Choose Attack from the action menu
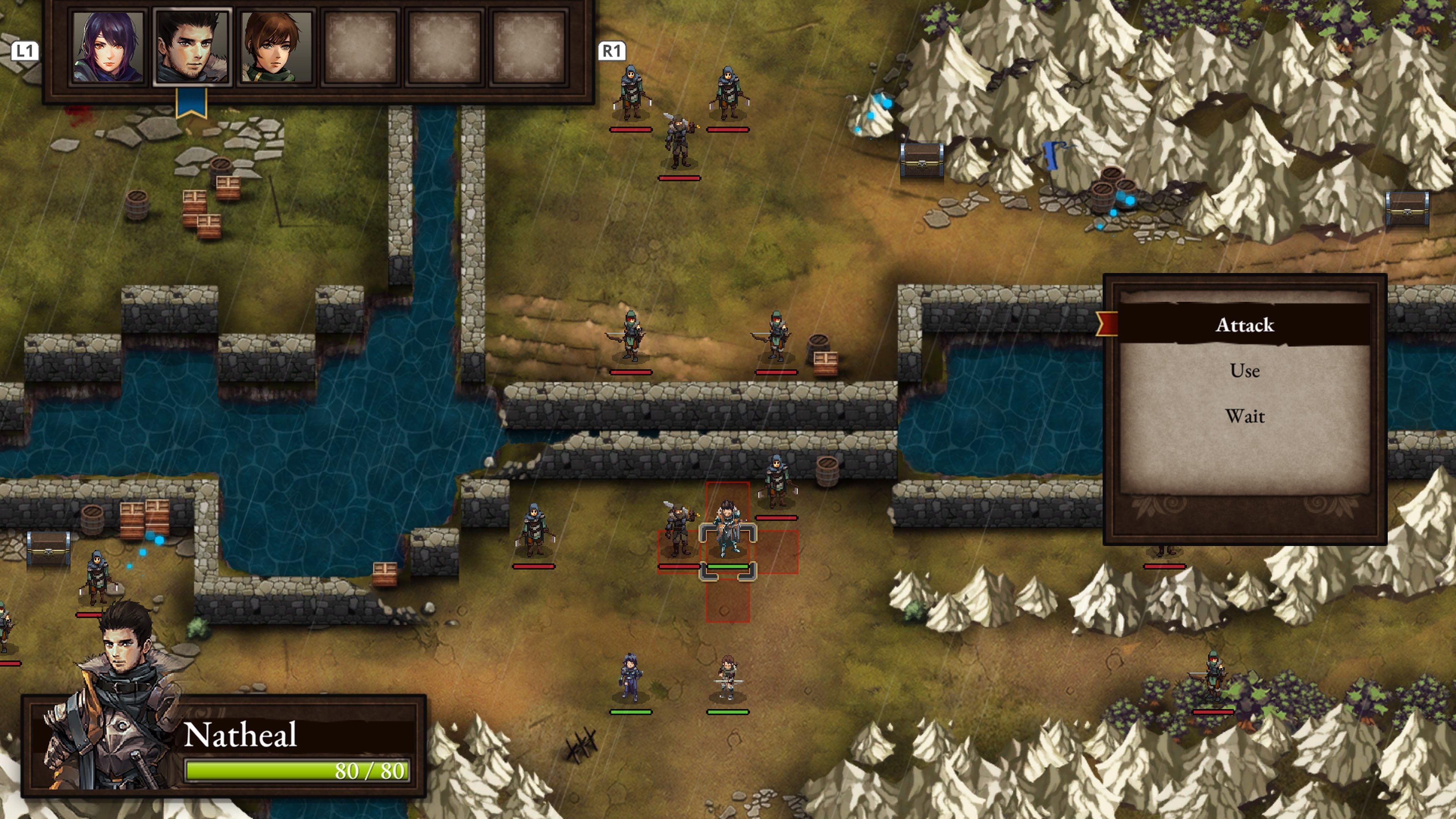This screenshot has width=1456, height=819. (1244, 325)
